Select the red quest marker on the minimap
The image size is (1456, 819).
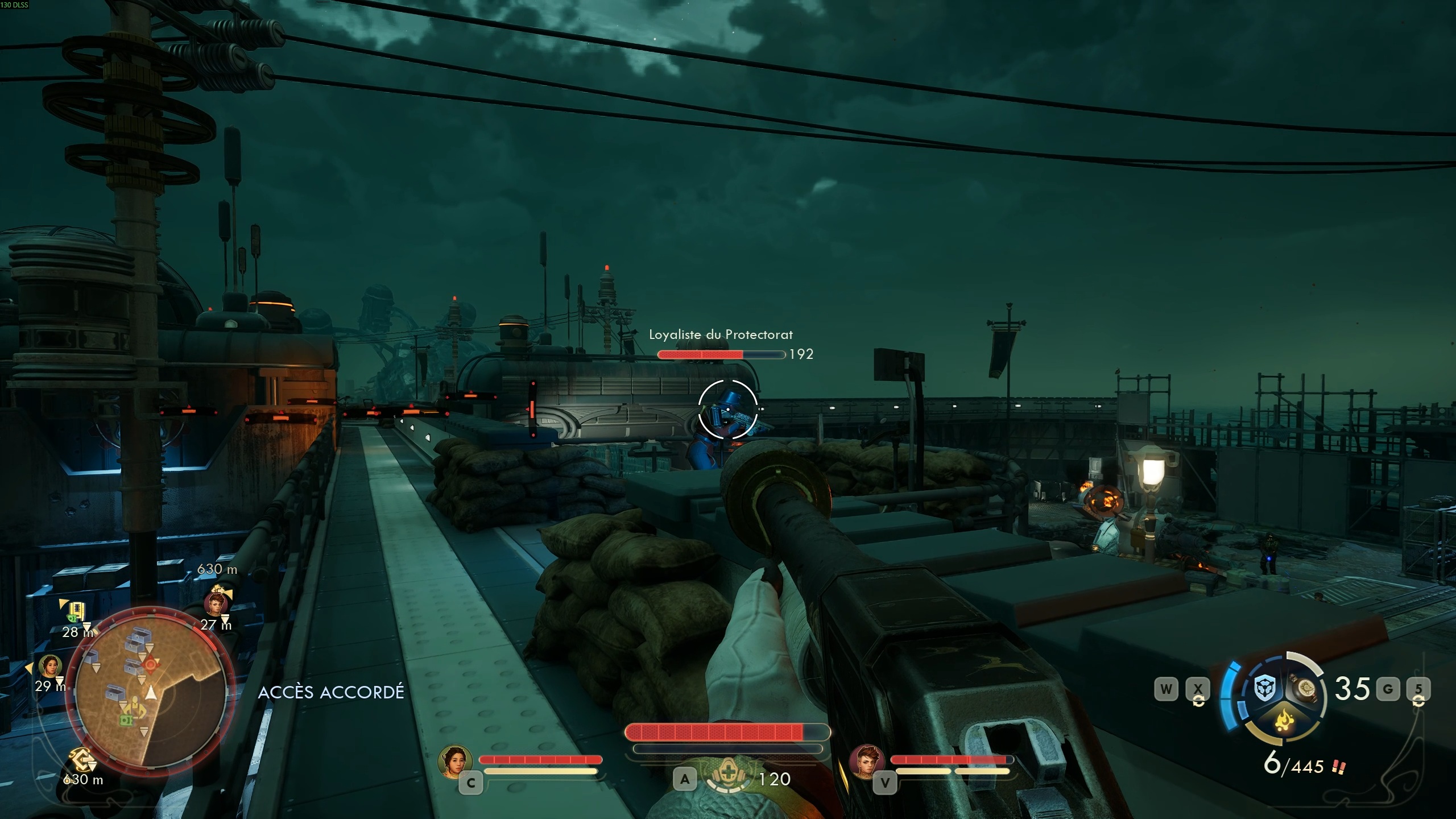point(150,664)
